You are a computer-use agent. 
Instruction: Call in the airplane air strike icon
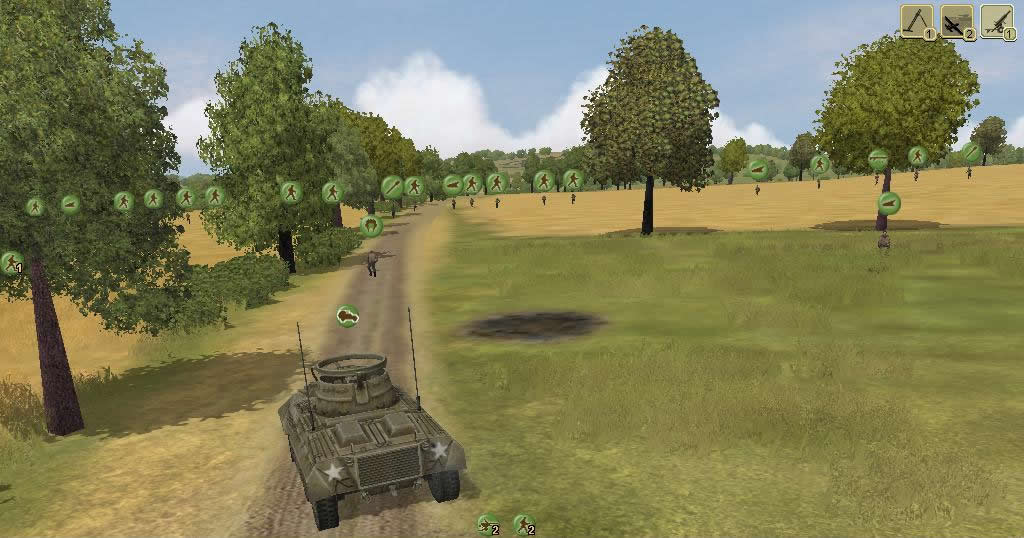957,20
